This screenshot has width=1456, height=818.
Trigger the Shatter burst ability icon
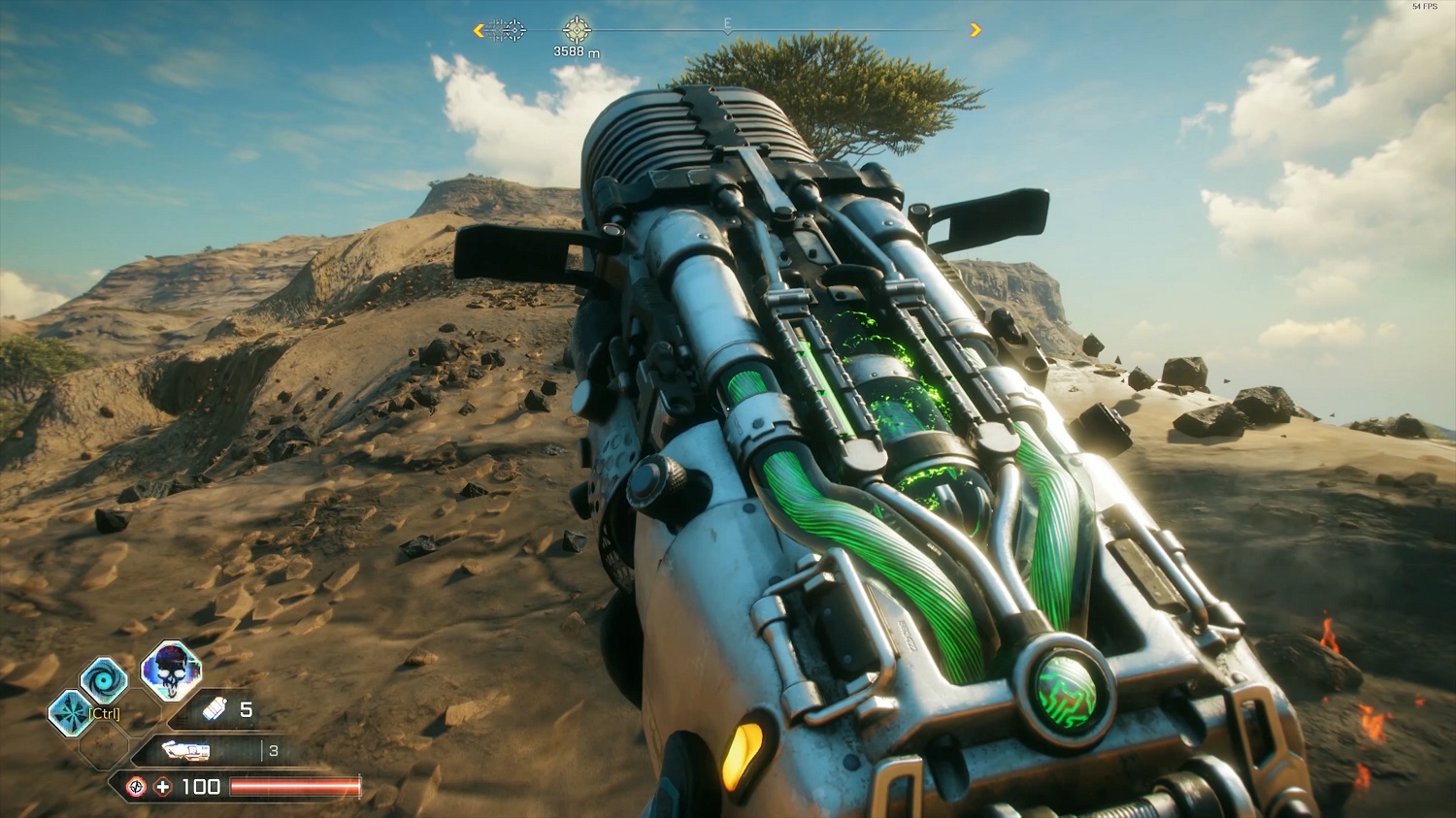click(71, 712)
